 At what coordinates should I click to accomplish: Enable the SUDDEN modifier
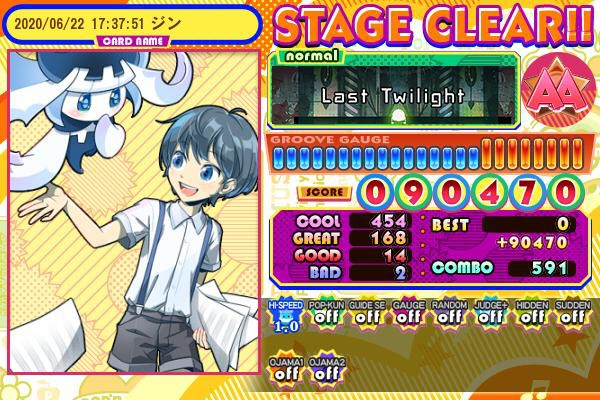(x=571, y=316)
